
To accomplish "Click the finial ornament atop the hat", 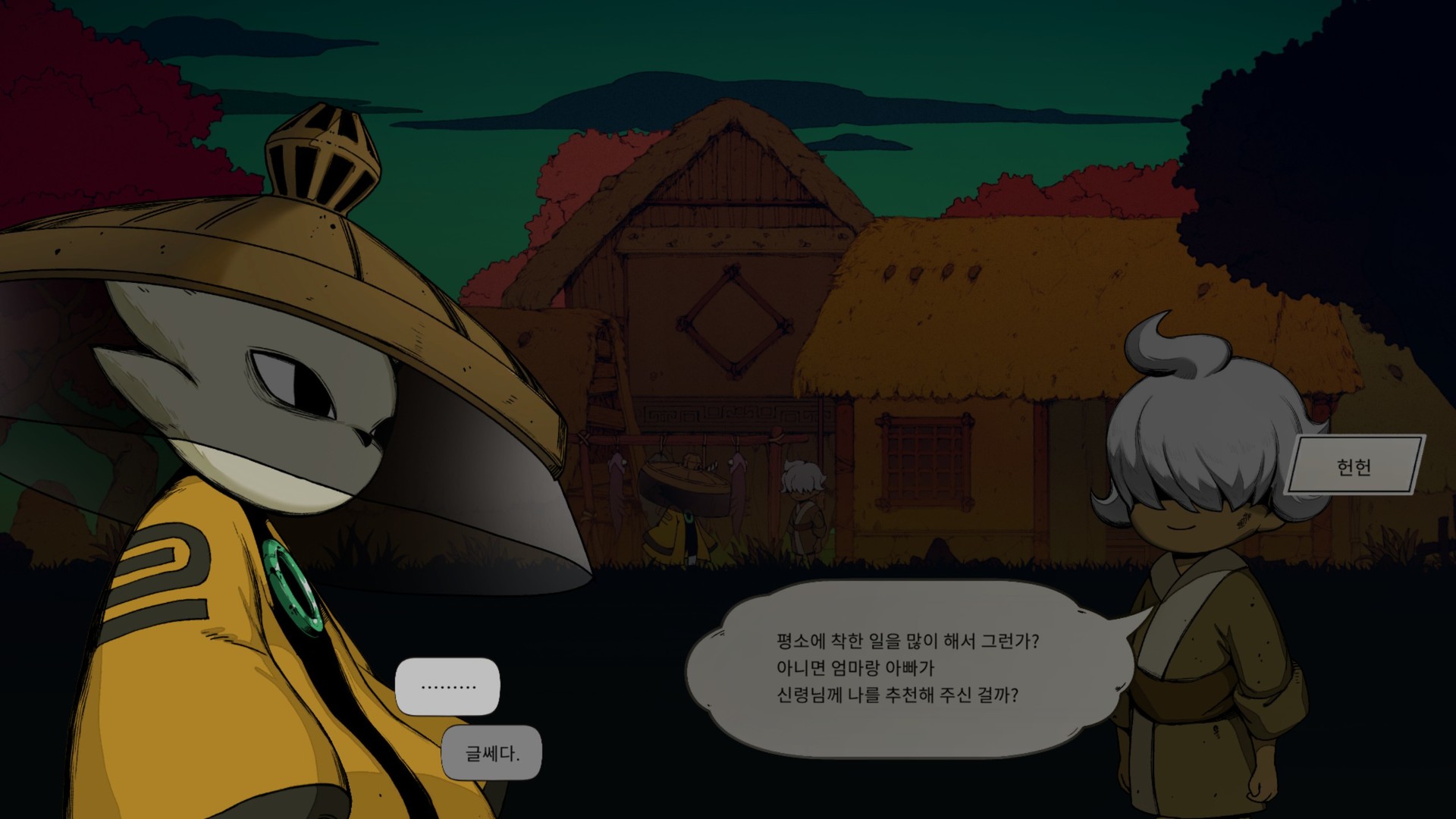I will 322,152.
